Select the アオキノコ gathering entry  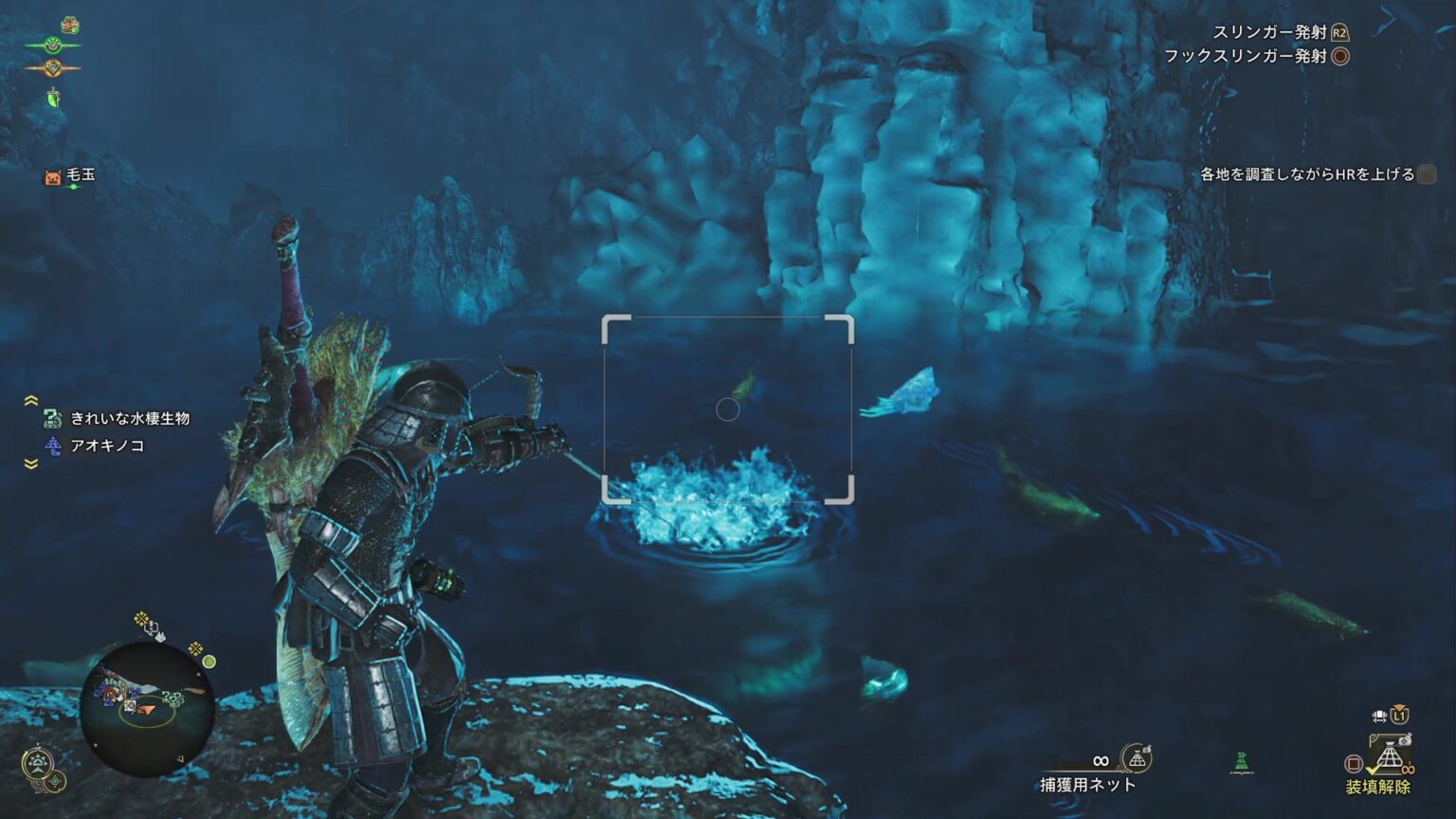(106, 446)
